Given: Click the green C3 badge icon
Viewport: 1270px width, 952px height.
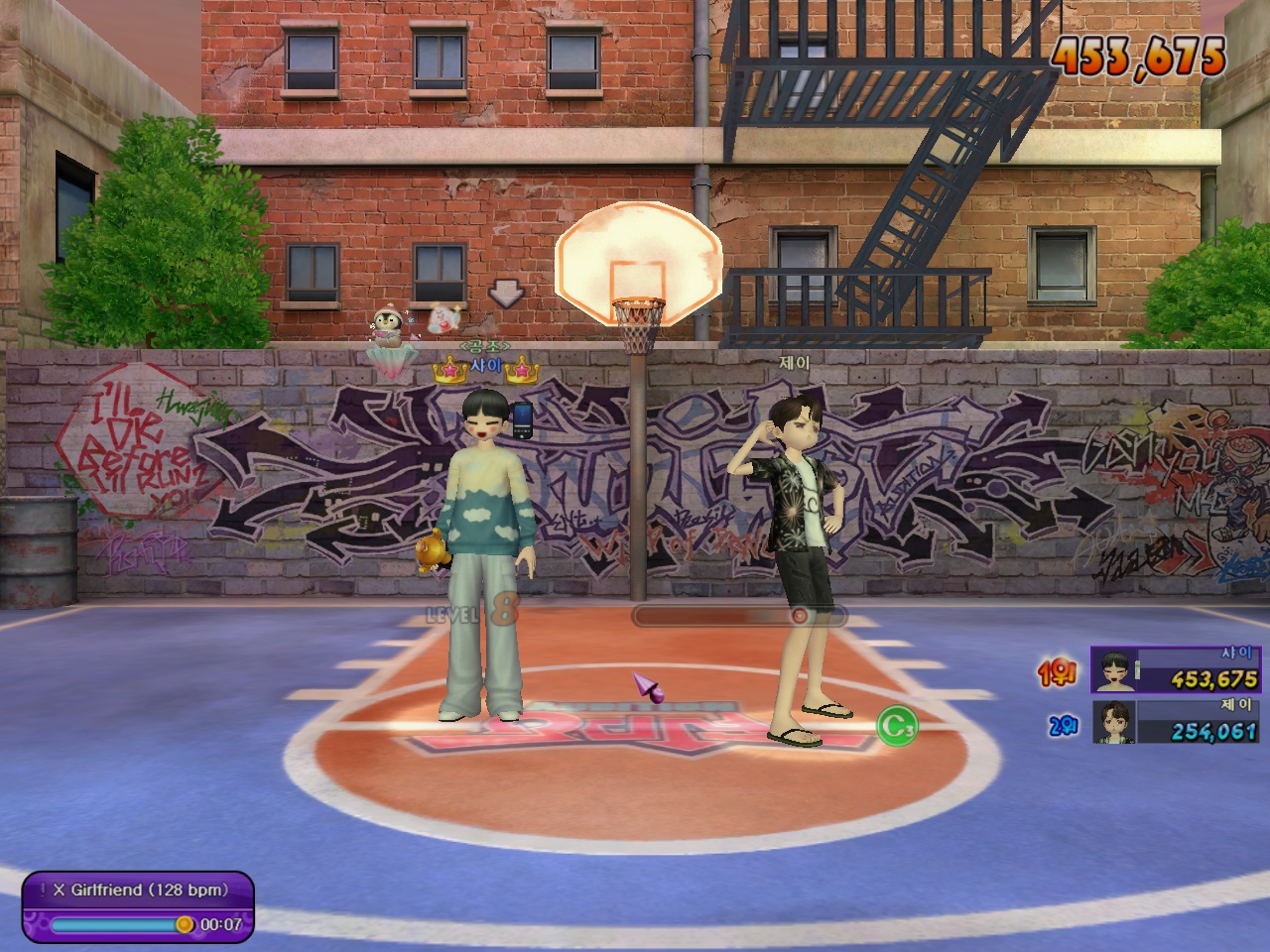Looking at the screenshot, I should point(897,727).
